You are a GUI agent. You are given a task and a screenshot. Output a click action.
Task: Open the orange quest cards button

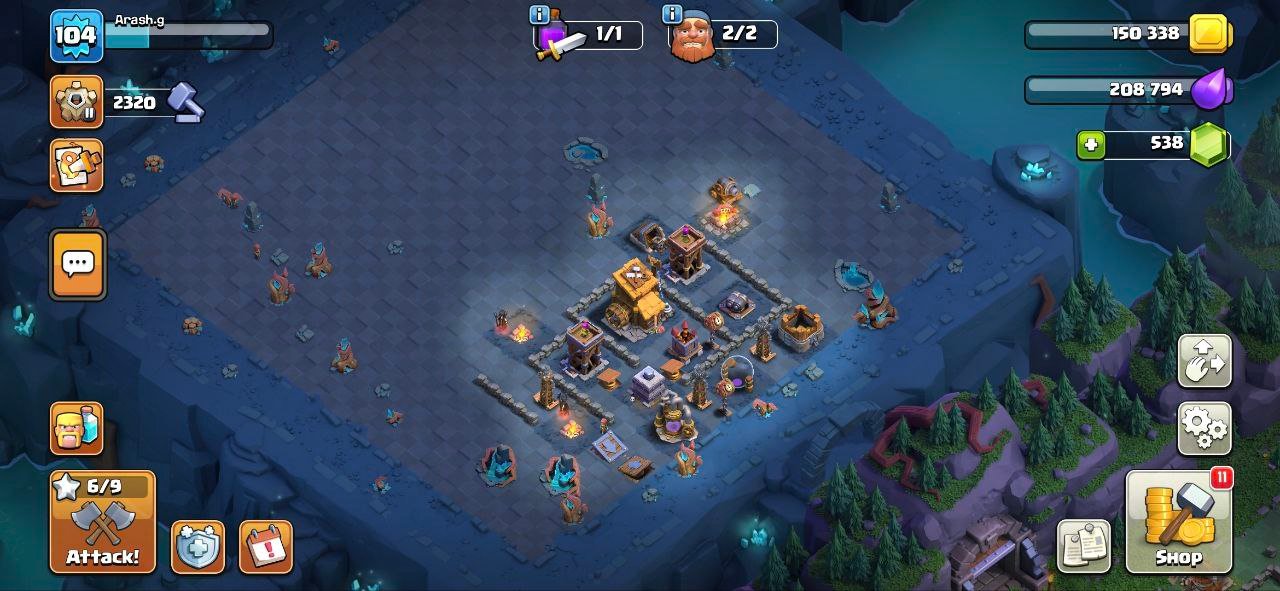tap(77, 165)
